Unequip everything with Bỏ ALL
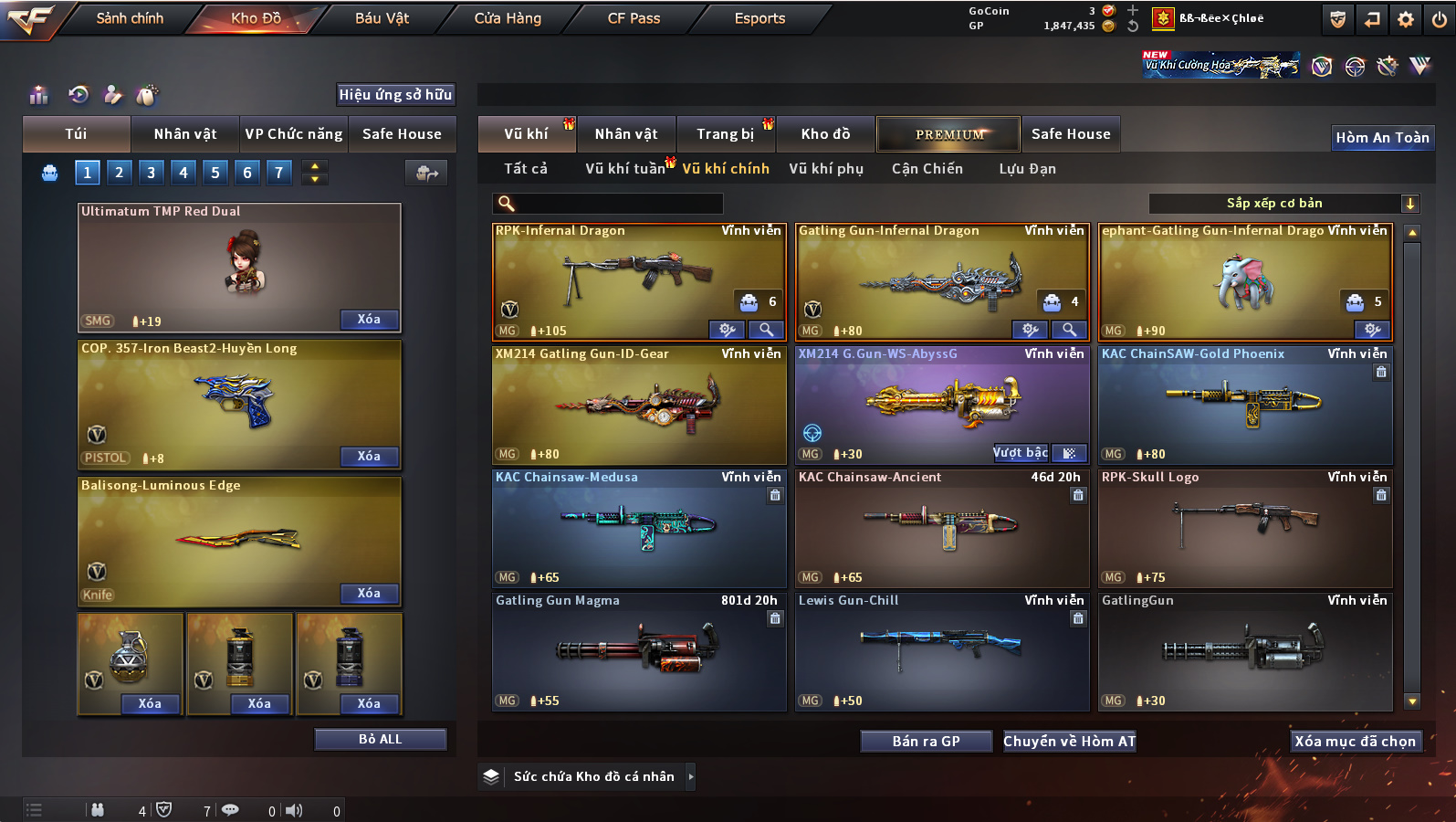The image size is (1456, 822). [380, 739]
